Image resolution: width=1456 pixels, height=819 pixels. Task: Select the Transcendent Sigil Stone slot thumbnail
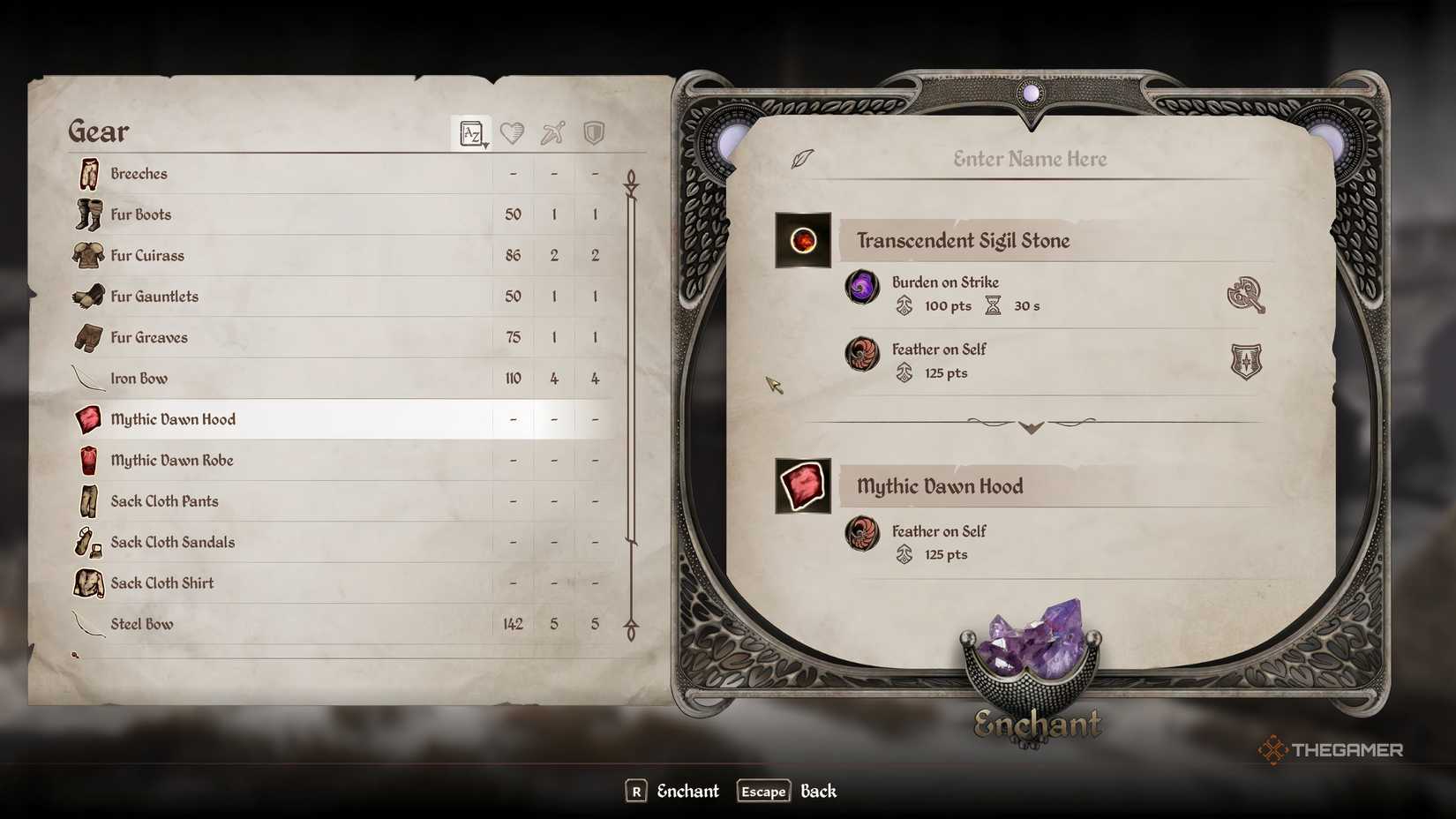click(x=802, y=239)
